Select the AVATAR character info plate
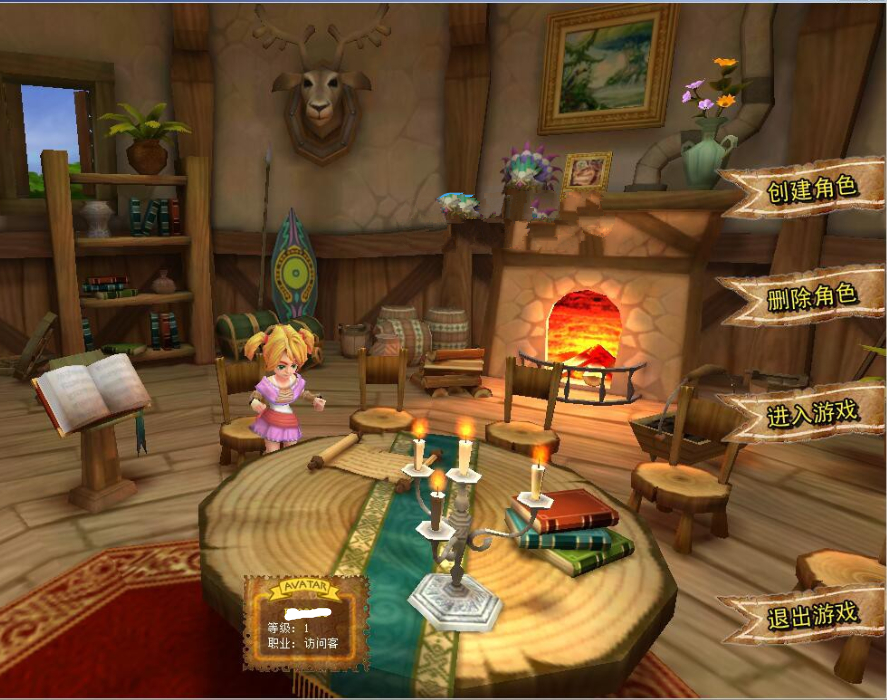The height and width of the screenshot is (700, 887). [305, 623]
